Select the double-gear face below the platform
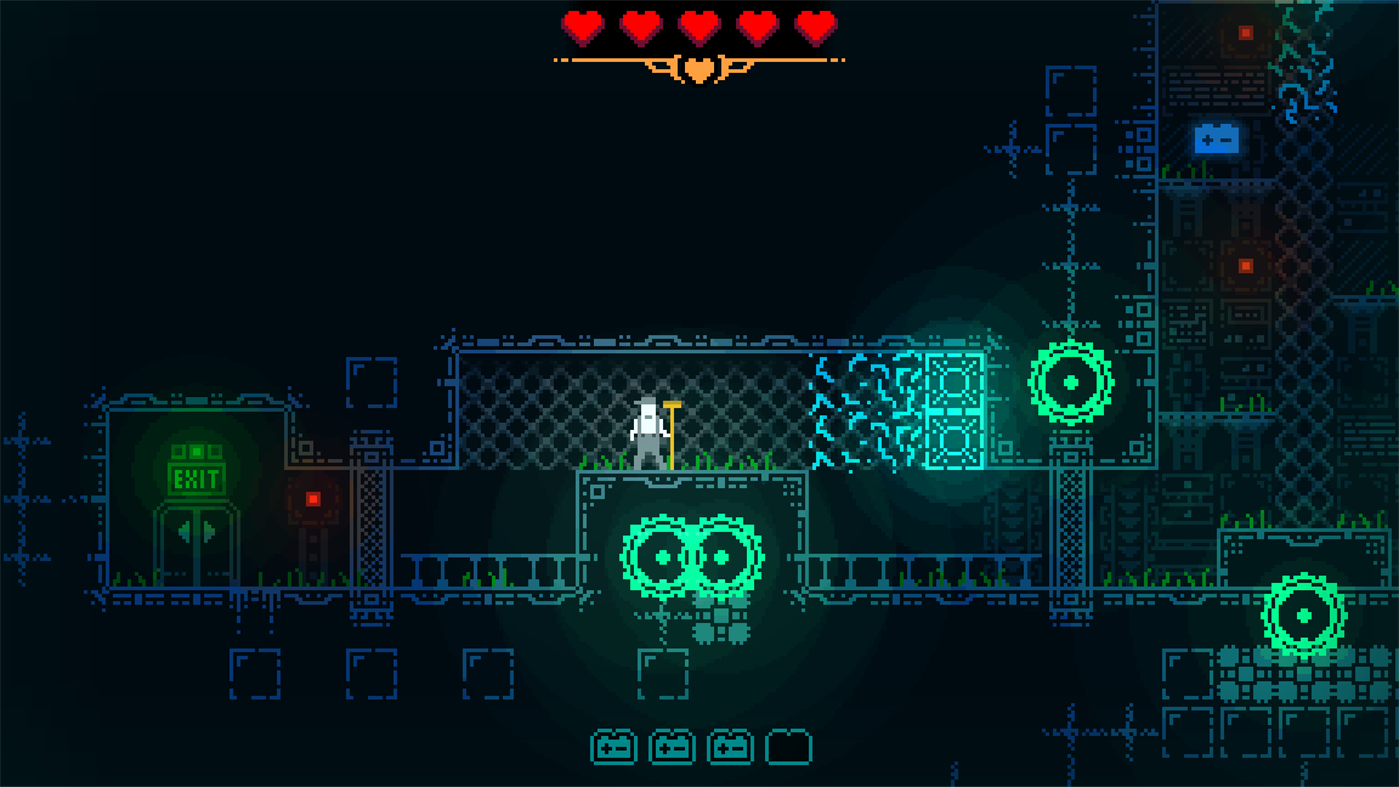This screenshot has height=787, width=1399. 690,556
